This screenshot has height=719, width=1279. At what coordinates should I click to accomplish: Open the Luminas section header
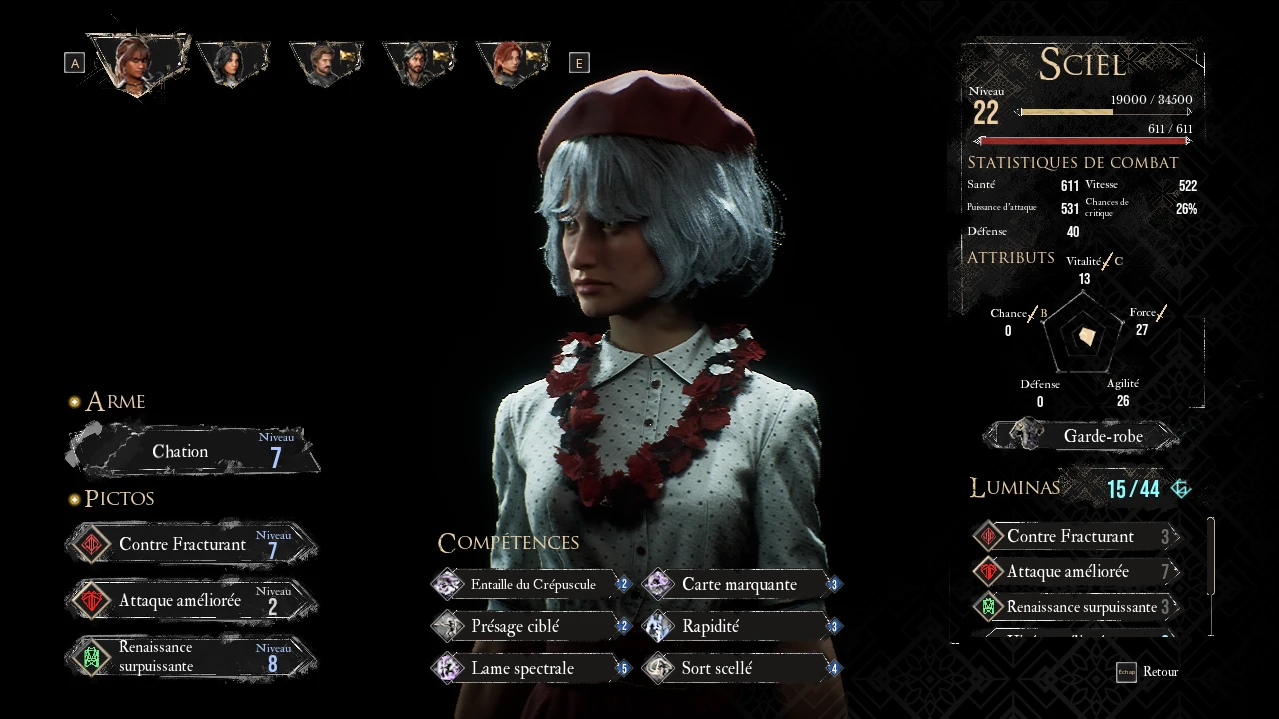(x=1015, y=487)
